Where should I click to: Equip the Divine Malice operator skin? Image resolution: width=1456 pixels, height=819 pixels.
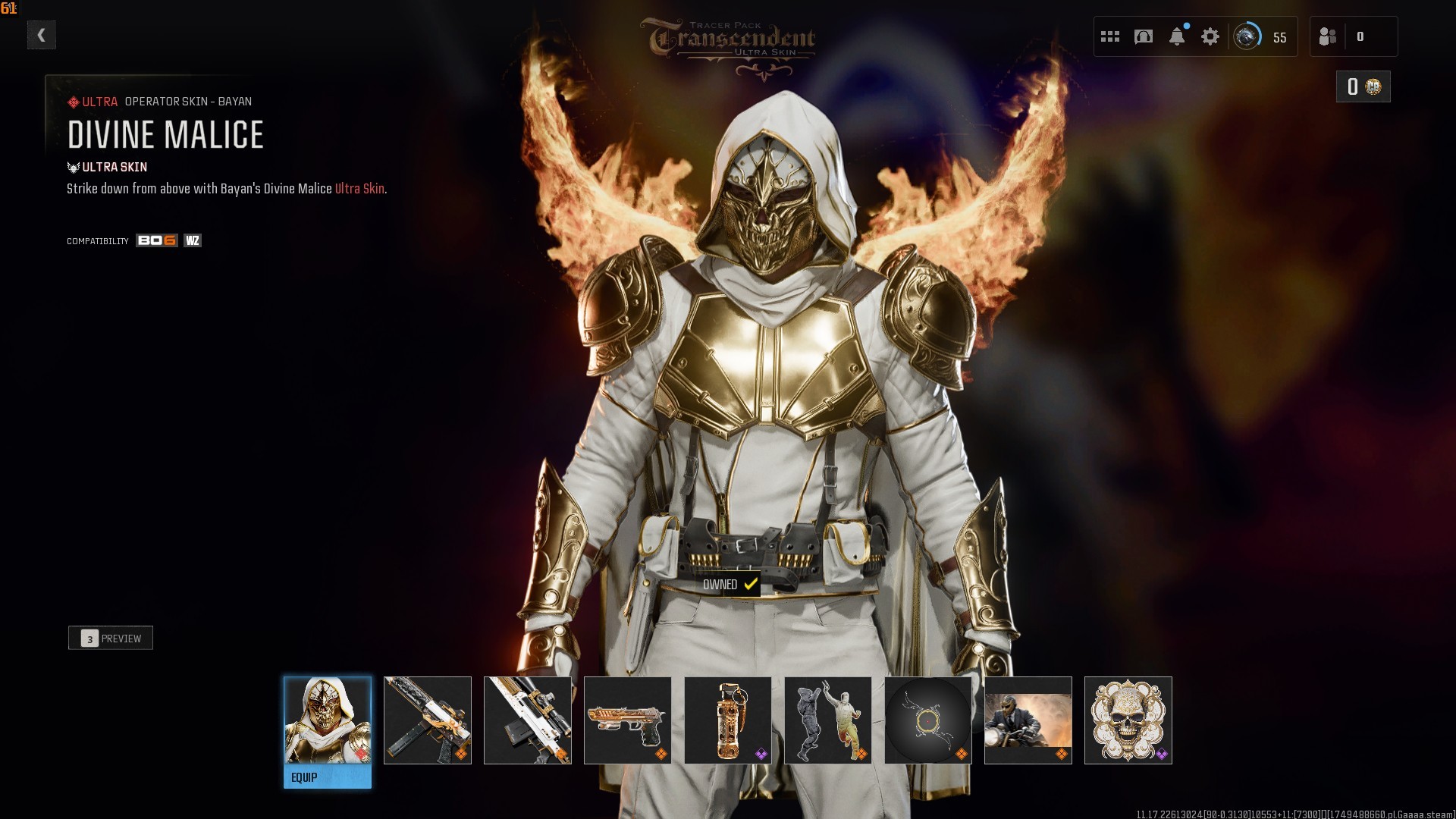tap(328, 777)
